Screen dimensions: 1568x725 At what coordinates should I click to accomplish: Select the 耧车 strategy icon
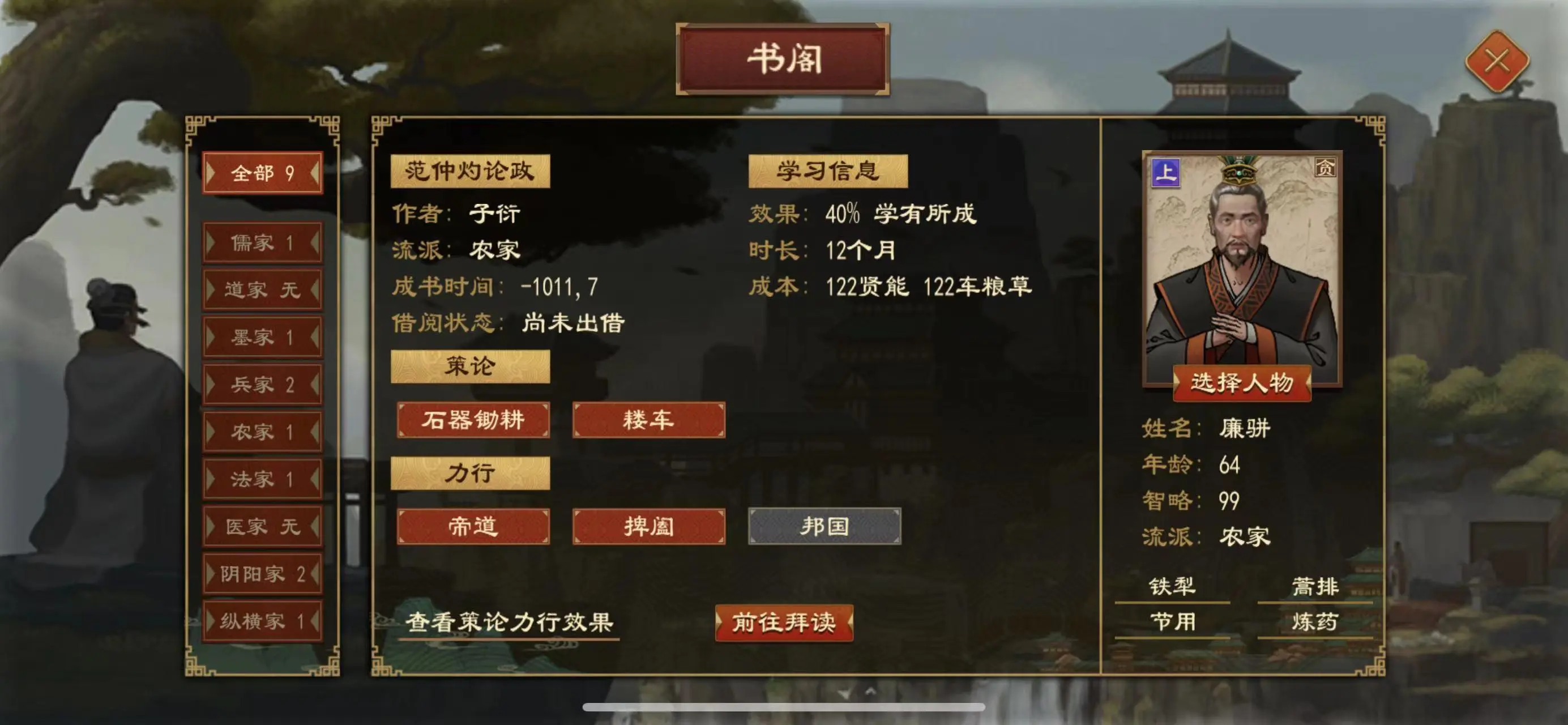point(648,419)
